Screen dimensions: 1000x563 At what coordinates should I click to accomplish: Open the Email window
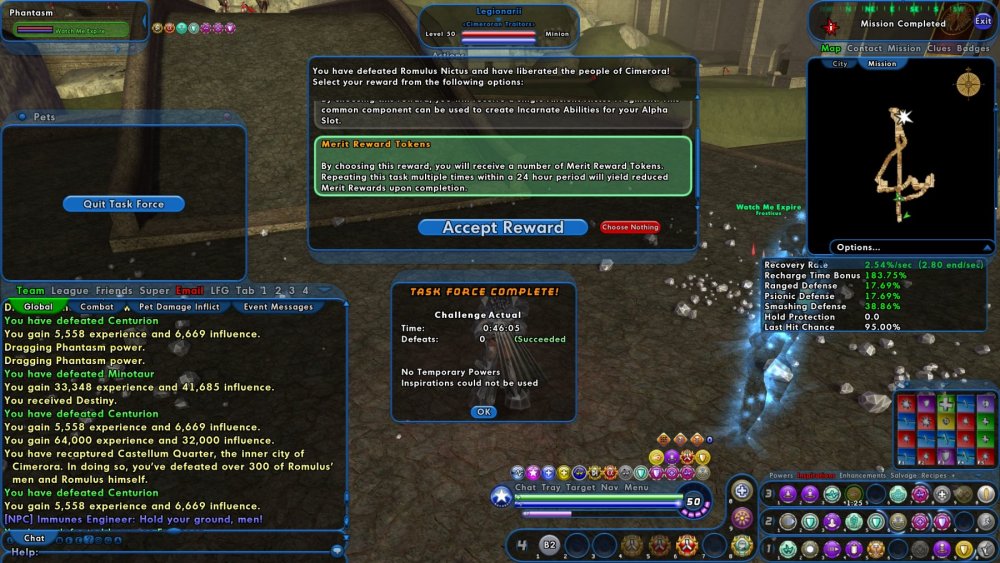[x=190, y=291]
